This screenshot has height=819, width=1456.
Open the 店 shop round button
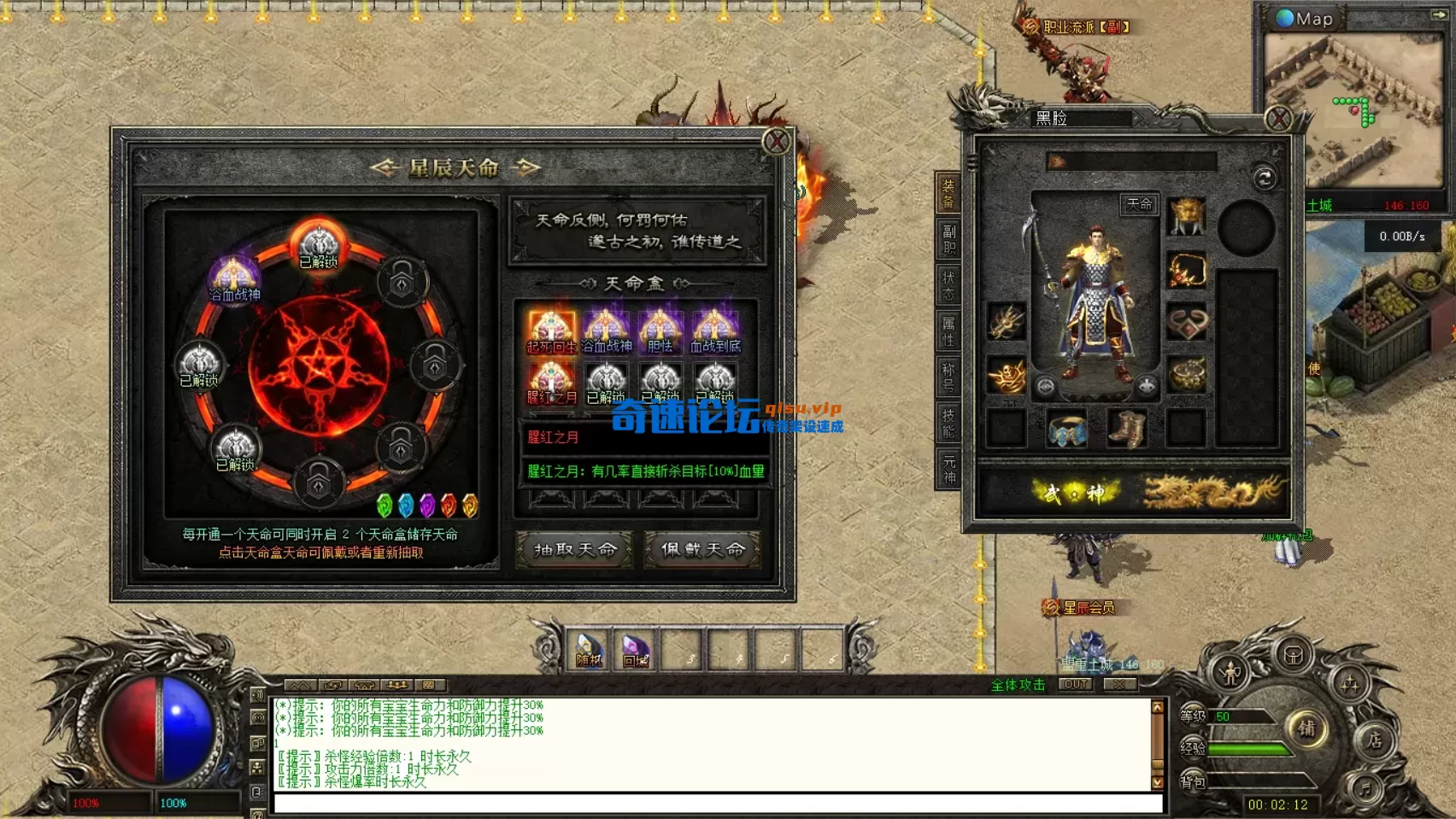(x=1374, y=740)
